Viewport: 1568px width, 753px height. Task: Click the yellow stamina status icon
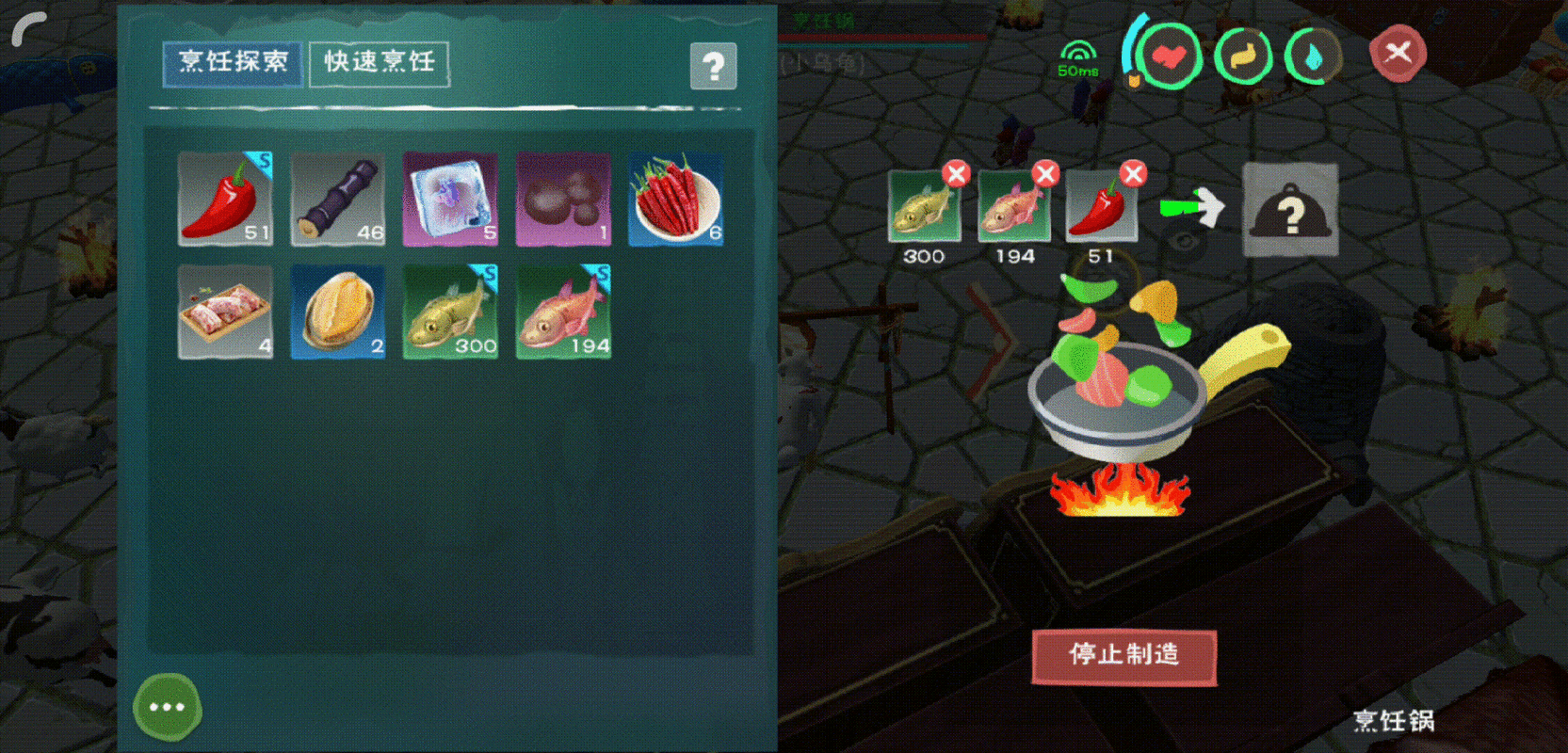pyautogui.click(x=1242, y=56)
